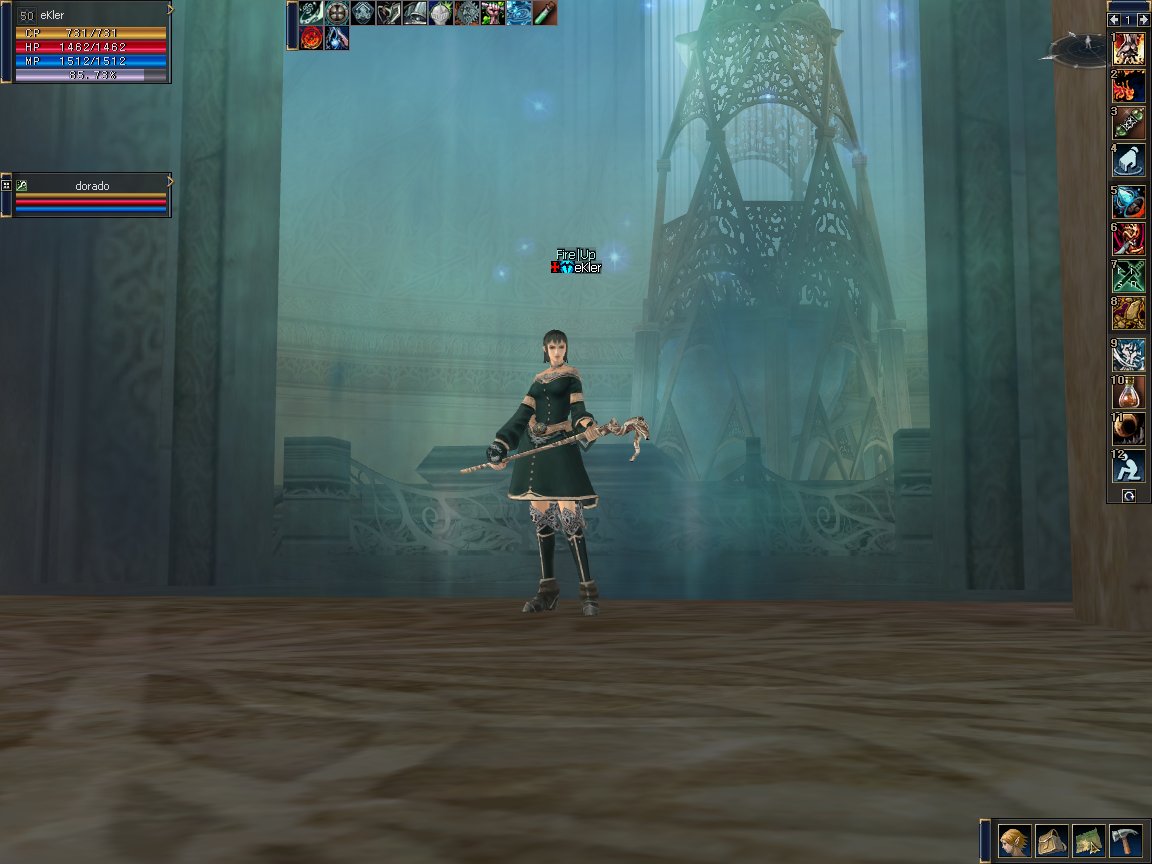Cast the red flame skill in slot 6
This screenshot has width=1152, height=864.
coord(1129,239)
